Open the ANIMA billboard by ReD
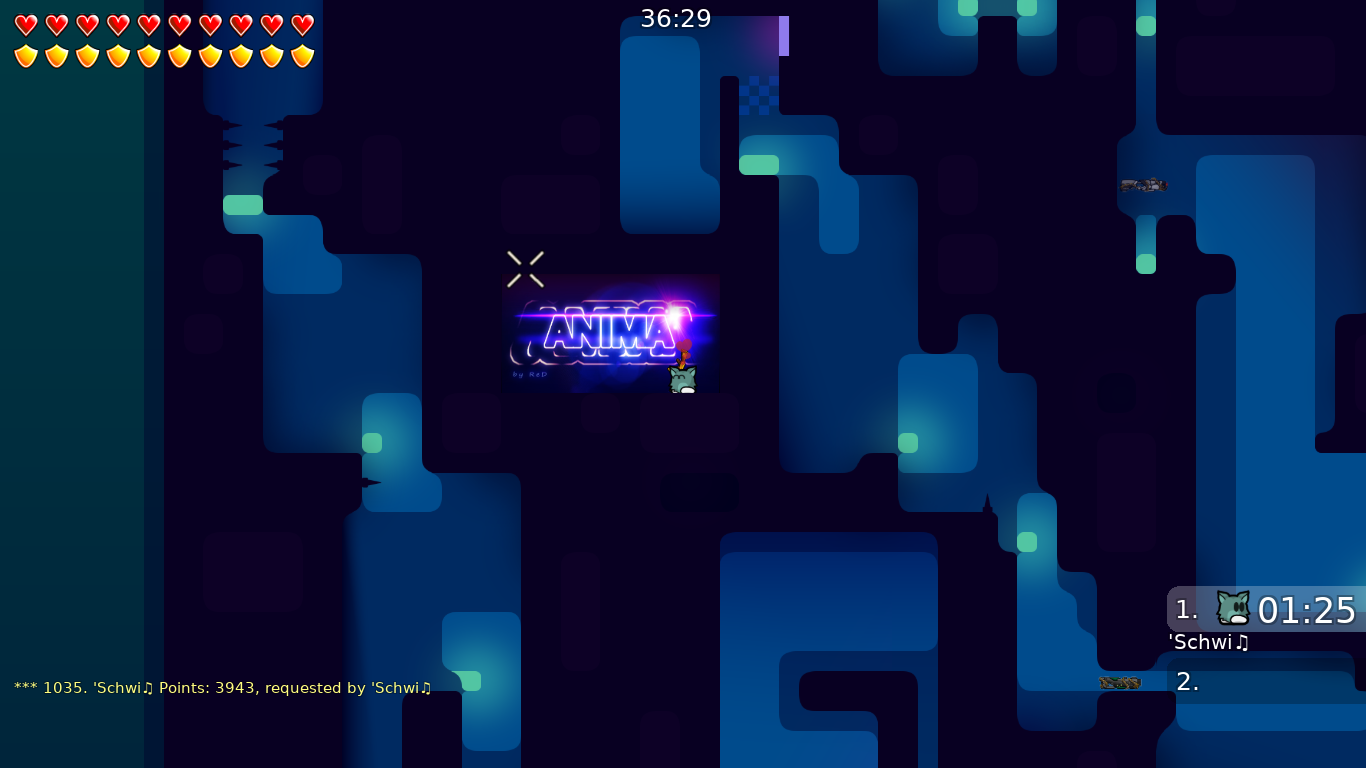Viewport: 1366px width, 768px height. click(611, 332)
